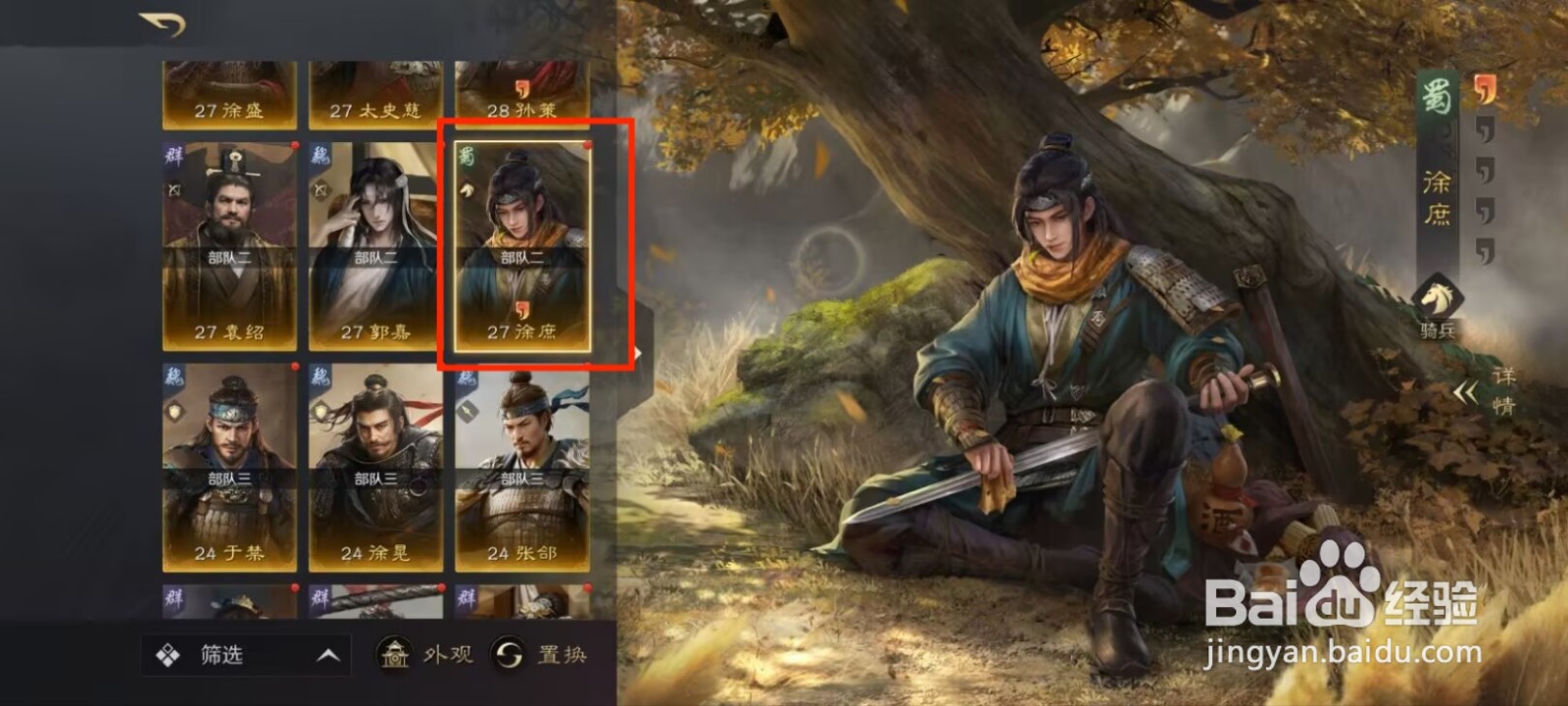Image resolution: width=1568 pixels, height=706 pixels.
Task: Select the 骑兵 cavalry horse icon
Action: click(x=1437, y=298)
